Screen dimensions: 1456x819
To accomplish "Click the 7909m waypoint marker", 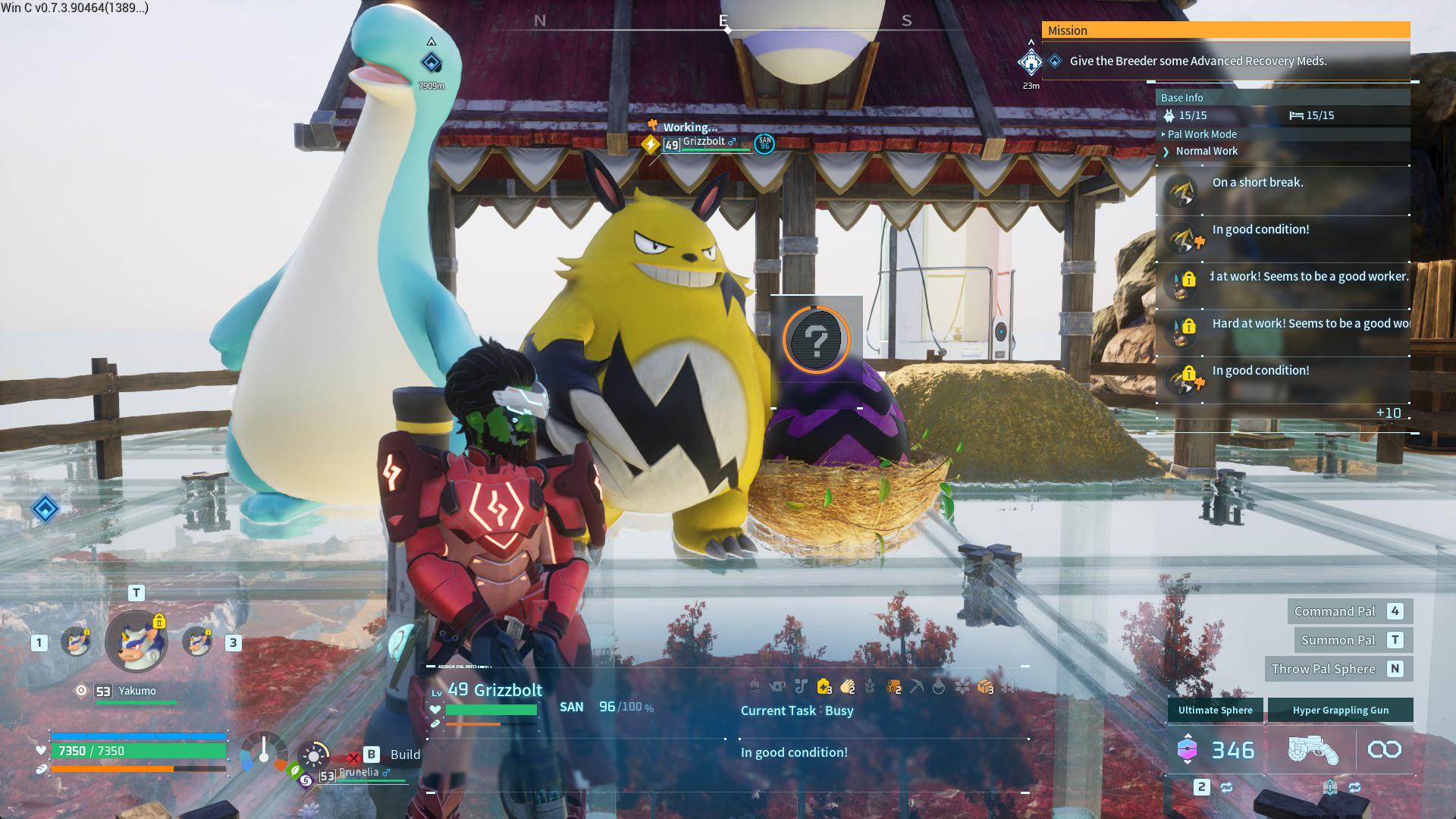I will click(431, 63).
